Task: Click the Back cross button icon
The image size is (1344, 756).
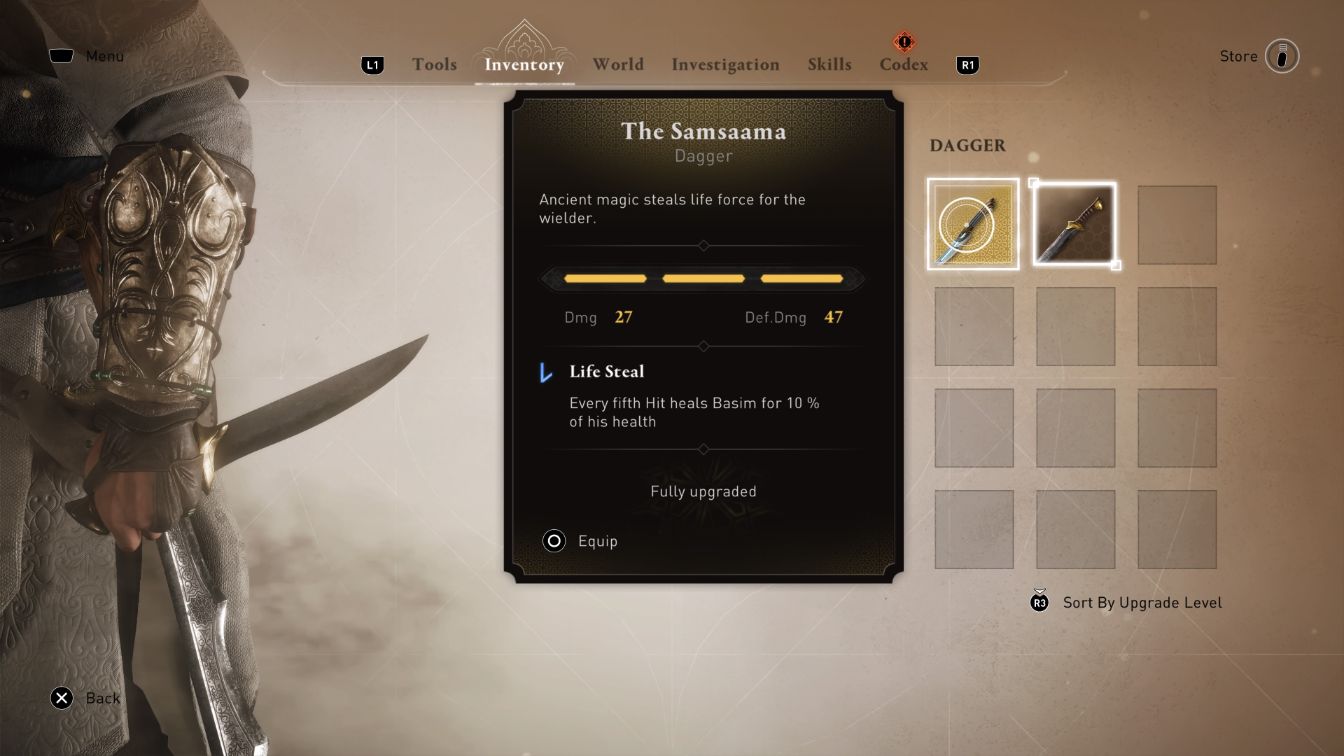Action: [x=62, y=698]
